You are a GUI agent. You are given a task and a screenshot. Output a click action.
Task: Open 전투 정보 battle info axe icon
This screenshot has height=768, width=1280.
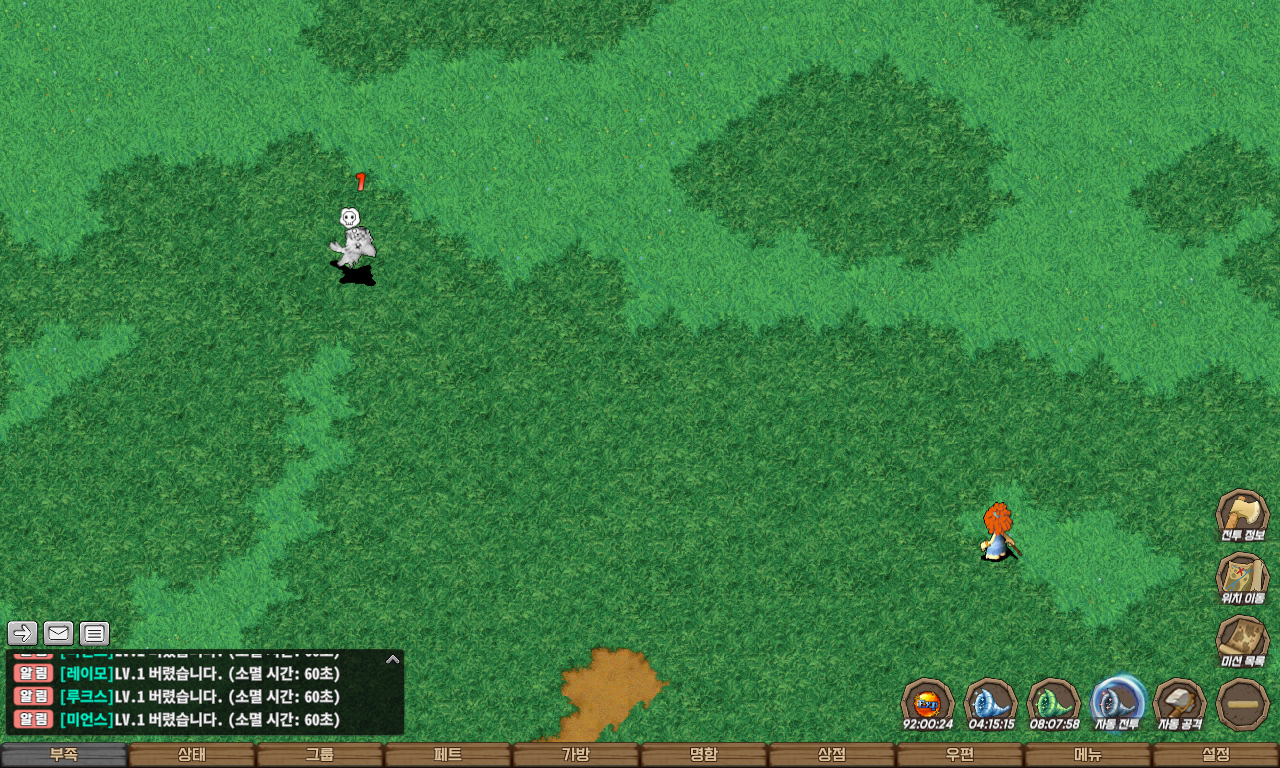pyautogui.click(x=1242, y=515)
